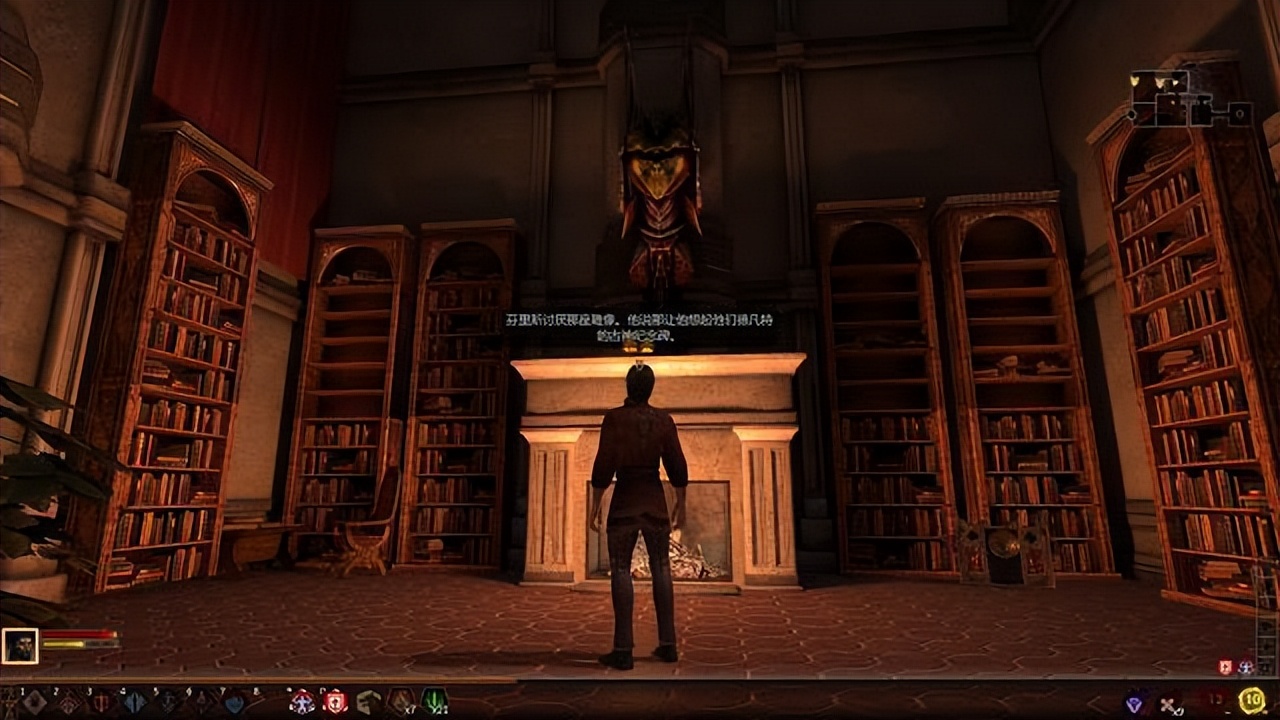Use the green potion item slot

(434, 702)
